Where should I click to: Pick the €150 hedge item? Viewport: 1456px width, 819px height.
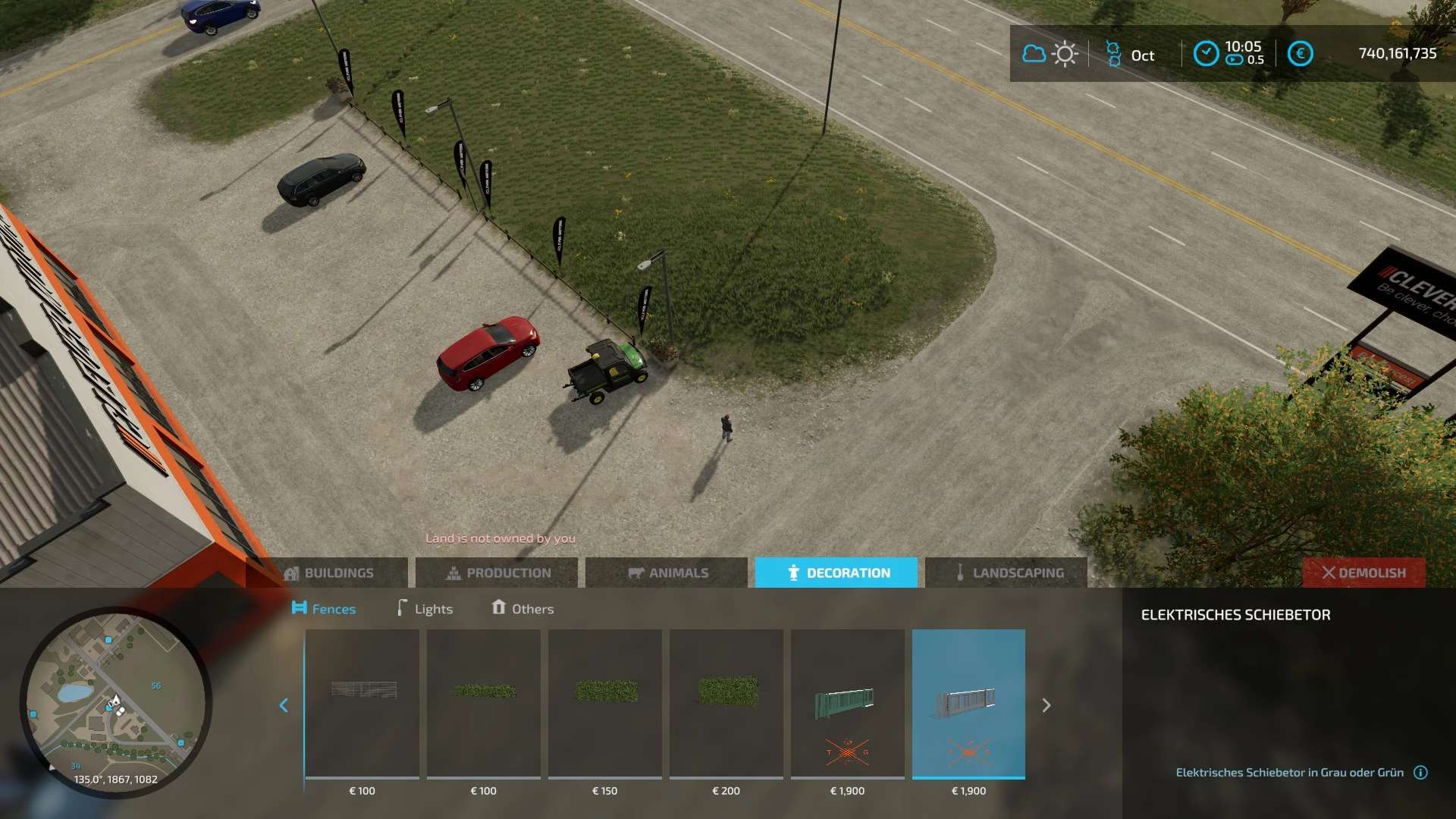coord(605,704)
